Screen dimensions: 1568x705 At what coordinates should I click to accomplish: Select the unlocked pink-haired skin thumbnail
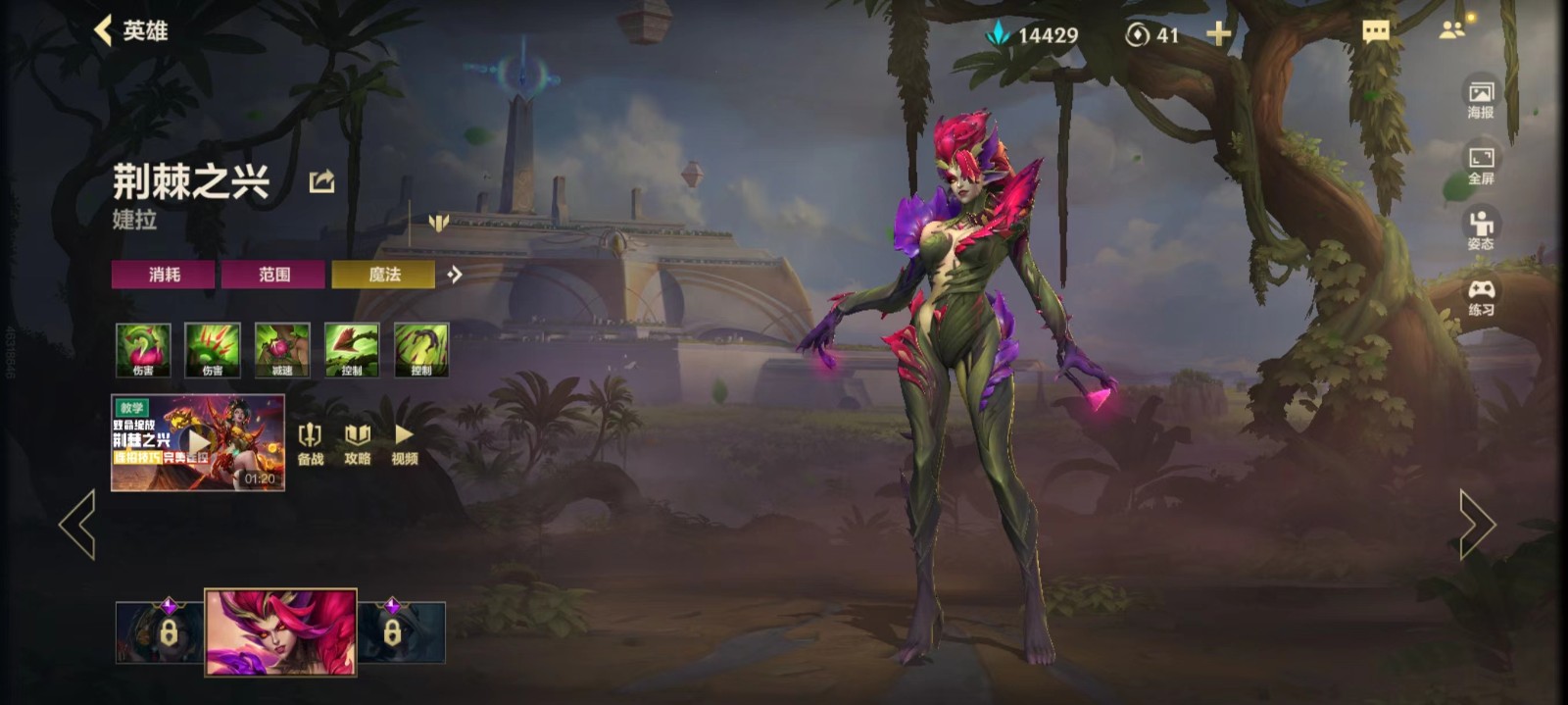click(280, 632)
